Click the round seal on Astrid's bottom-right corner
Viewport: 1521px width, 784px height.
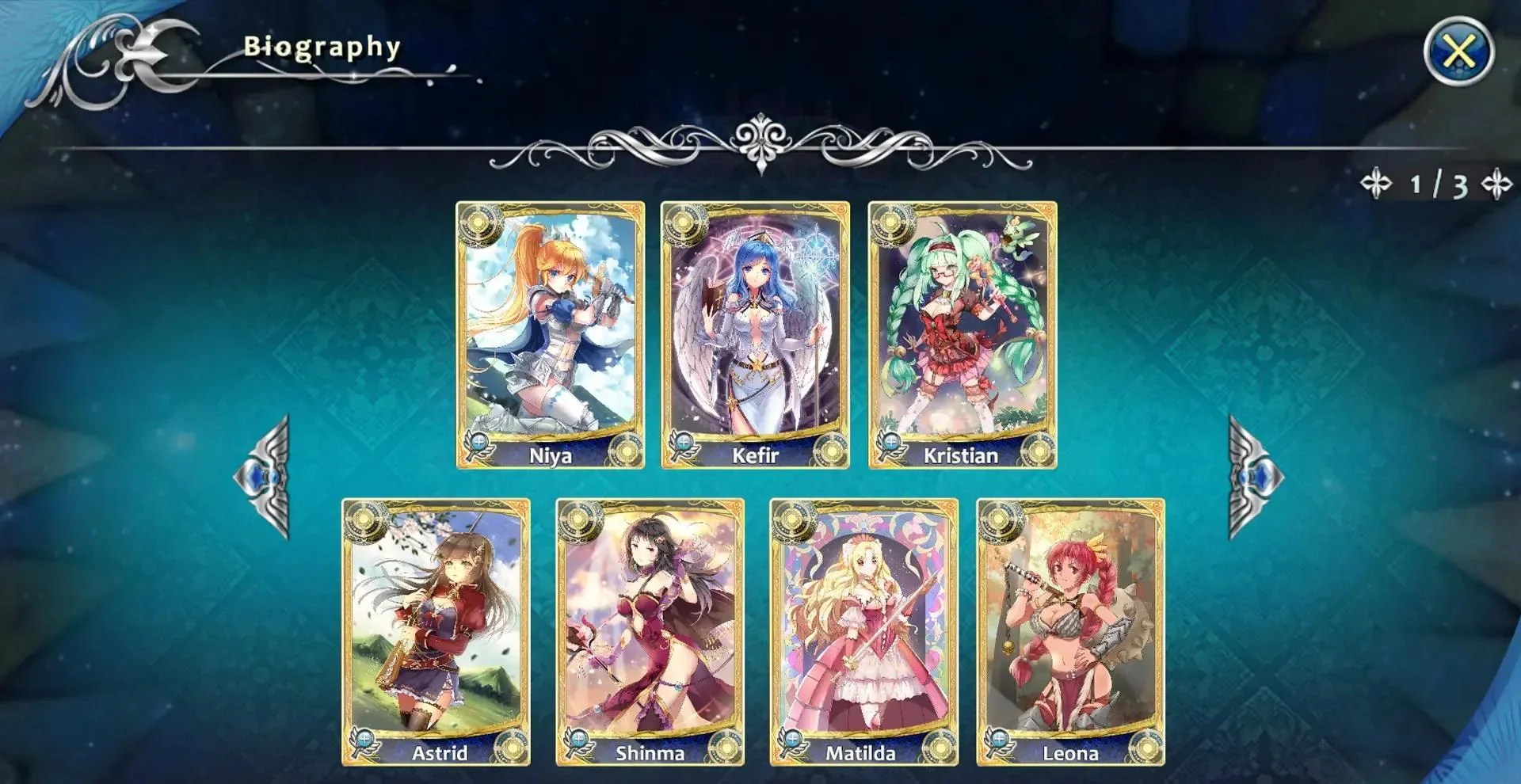pos(513,745)
